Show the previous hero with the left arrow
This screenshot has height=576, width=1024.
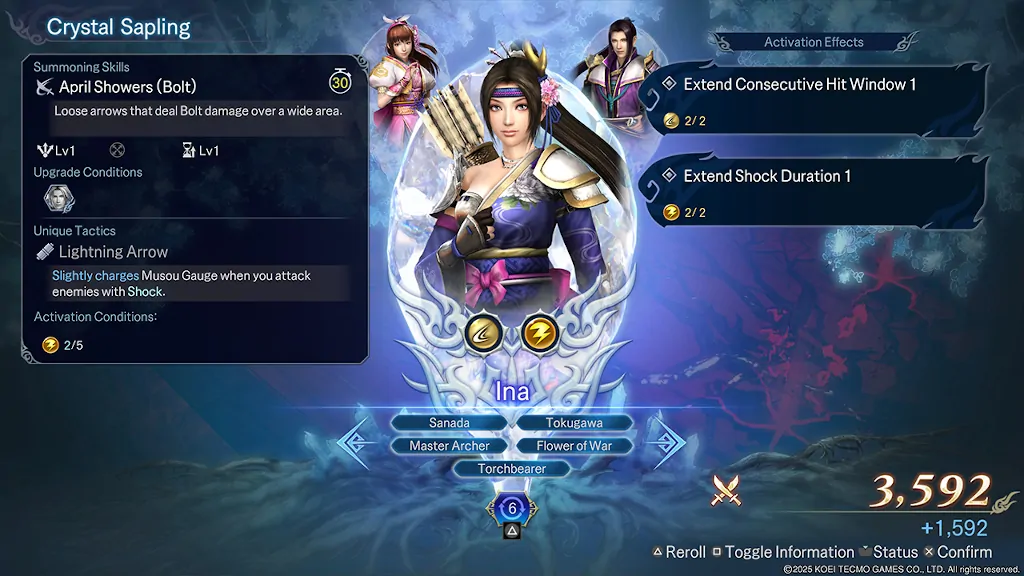pyautogui.click(x=357, y=444)
